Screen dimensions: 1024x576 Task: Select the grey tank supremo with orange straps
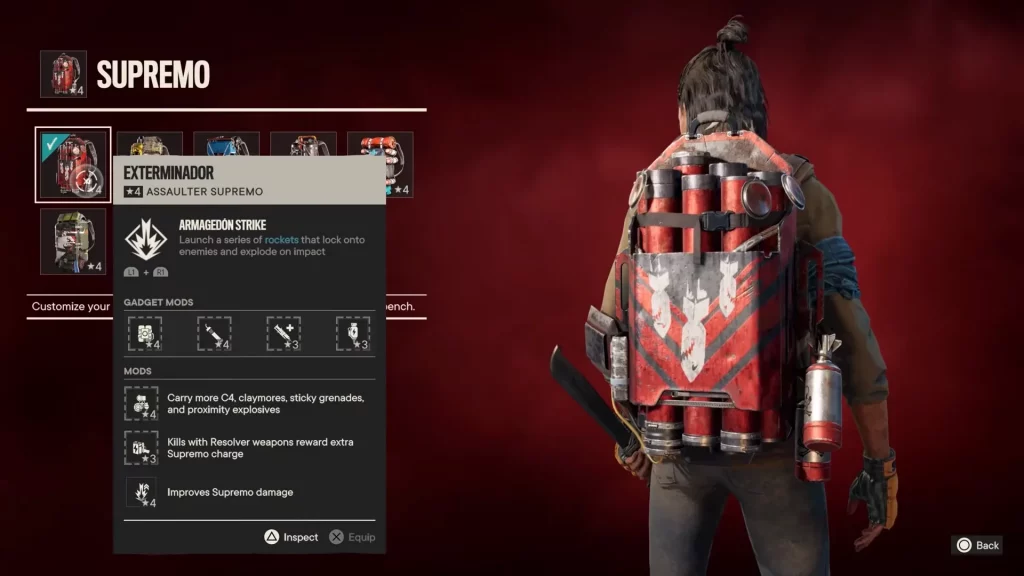[303, 144]
